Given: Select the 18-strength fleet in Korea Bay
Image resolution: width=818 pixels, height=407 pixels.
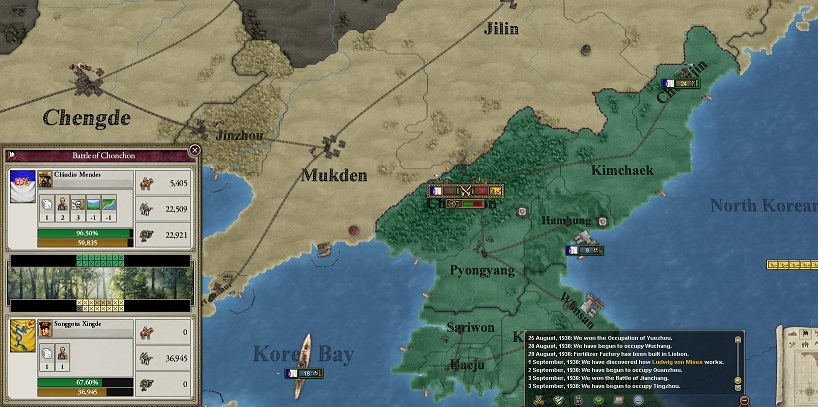Looking at the screenshot, I should [301, 373].
